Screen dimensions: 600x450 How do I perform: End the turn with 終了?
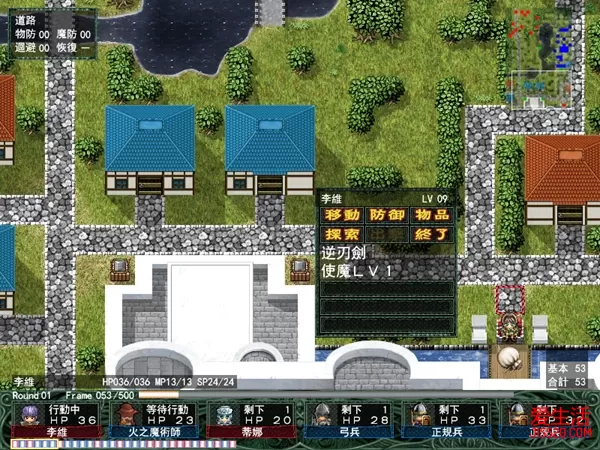tap(431, 234)
